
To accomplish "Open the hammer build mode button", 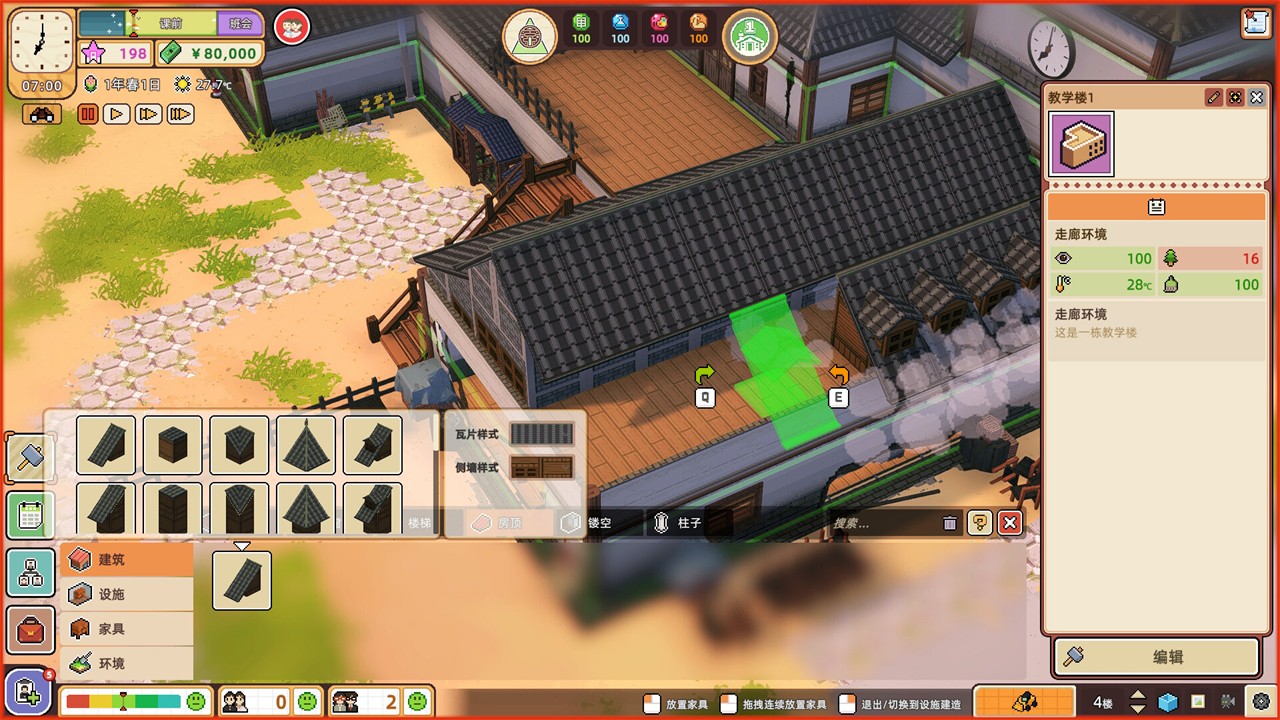I will click(31, 459).
